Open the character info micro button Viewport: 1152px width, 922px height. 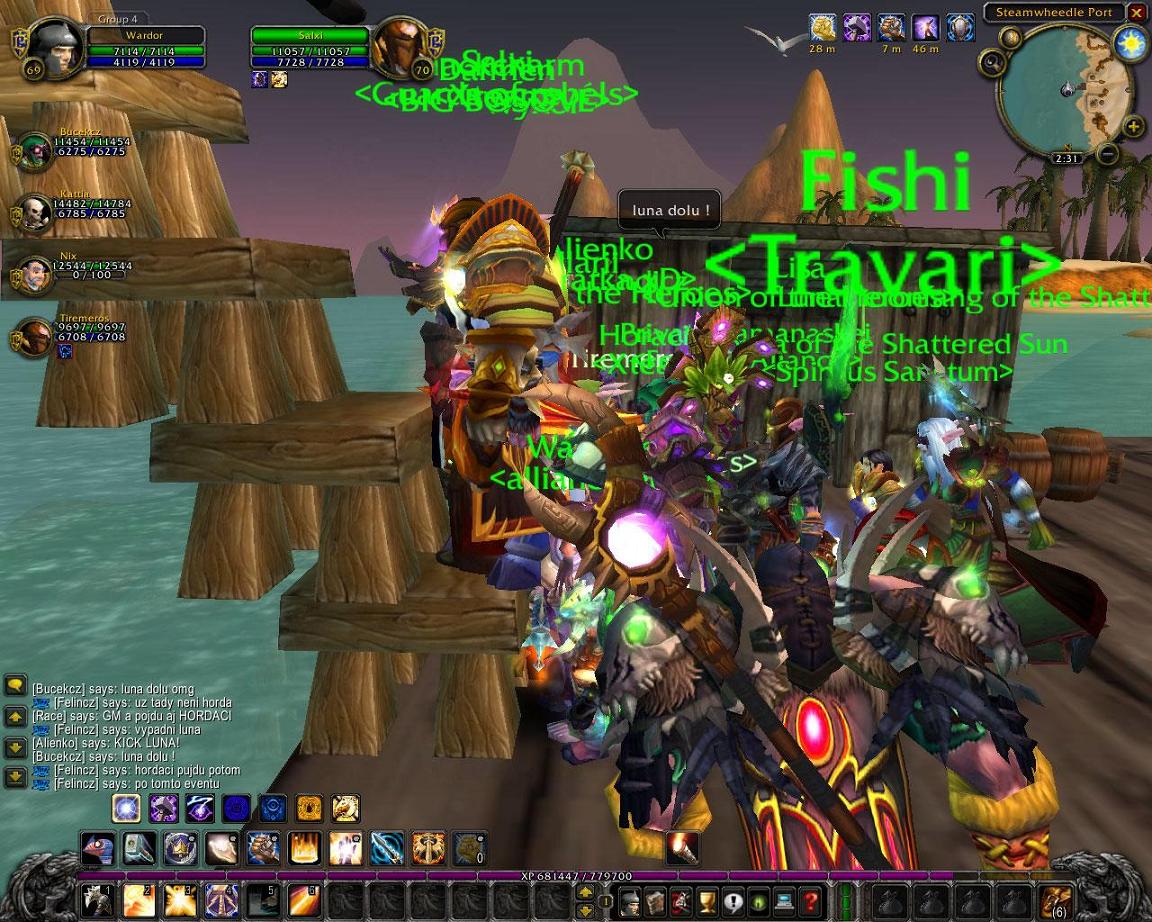click(x=629, y=901)
